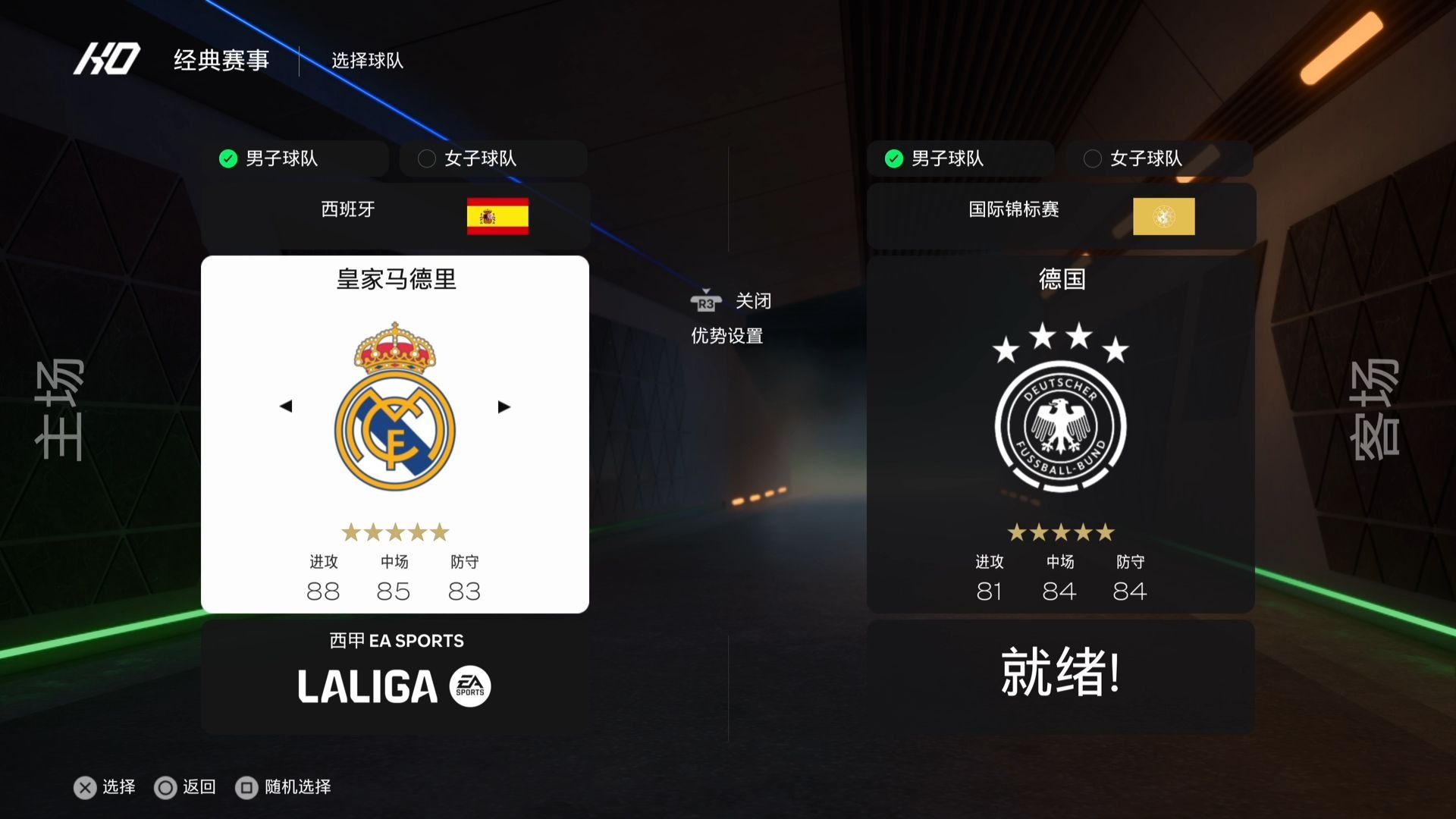This screenshot has height=819, width=1456.
Task: Open the 西班牙 country selector
Action: pos(395,216)
